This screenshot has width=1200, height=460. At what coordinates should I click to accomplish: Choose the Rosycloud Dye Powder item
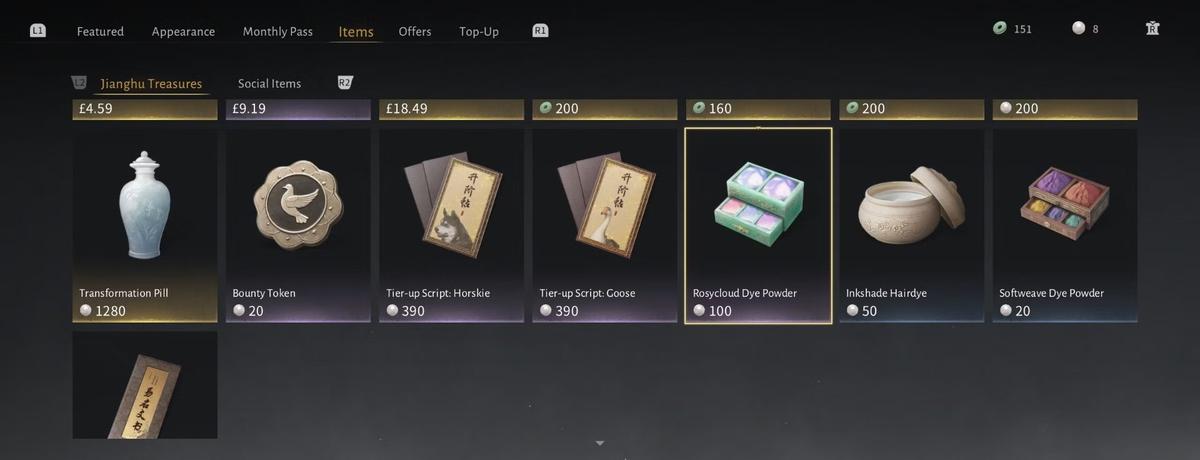tap(758, 225)
